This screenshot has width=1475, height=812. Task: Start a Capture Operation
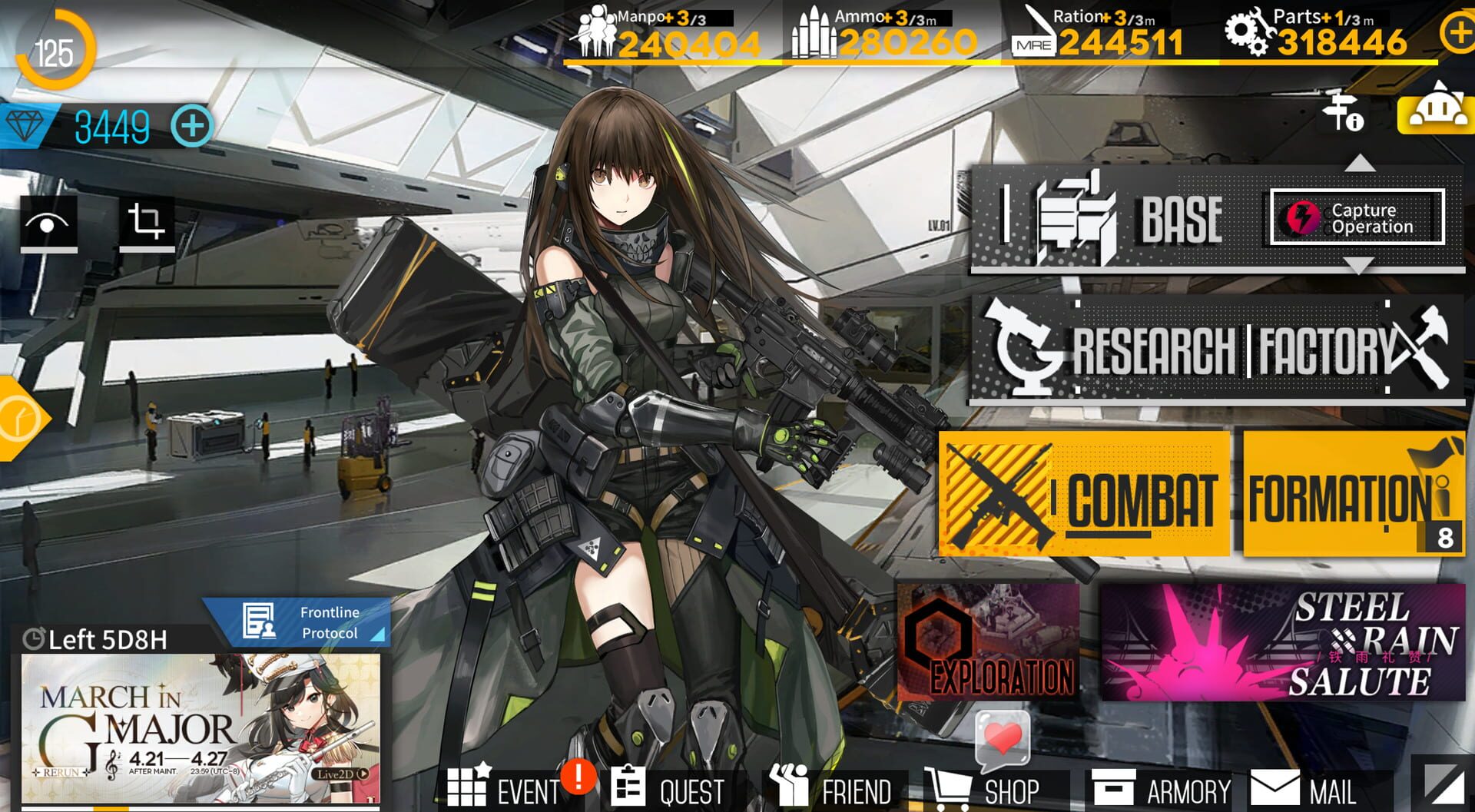[x=1360, y=218]
